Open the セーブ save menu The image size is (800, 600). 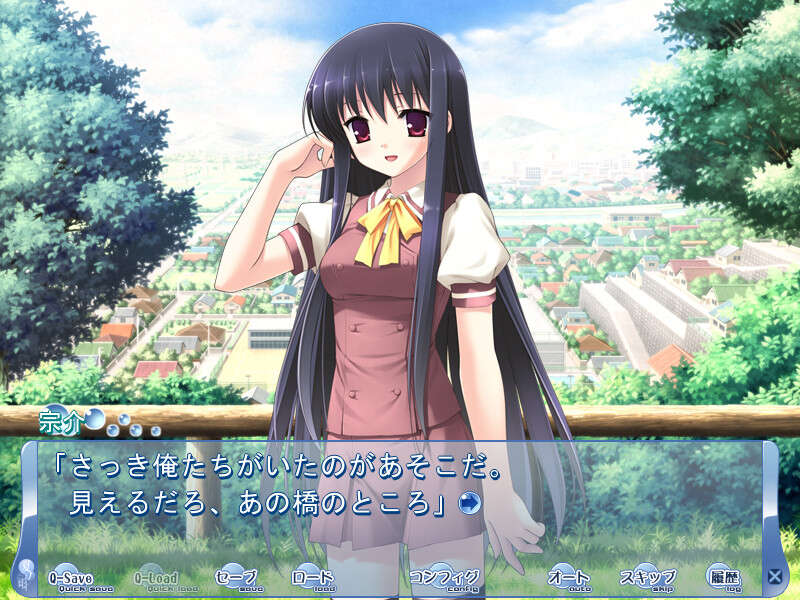click(x=238, y=578)
